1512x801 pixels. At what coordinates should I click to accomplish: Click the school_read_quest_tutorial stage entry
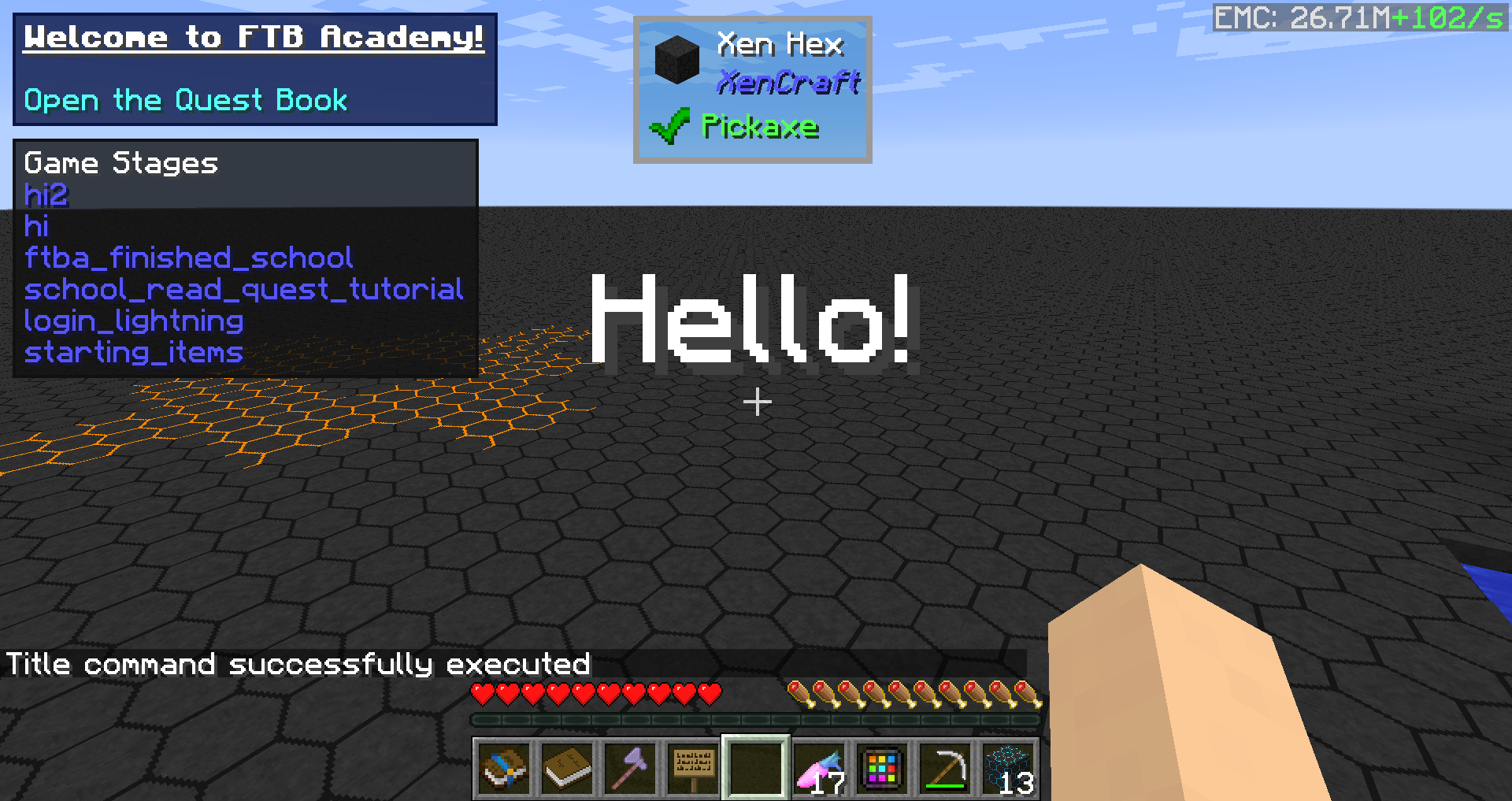pos(243,289)
